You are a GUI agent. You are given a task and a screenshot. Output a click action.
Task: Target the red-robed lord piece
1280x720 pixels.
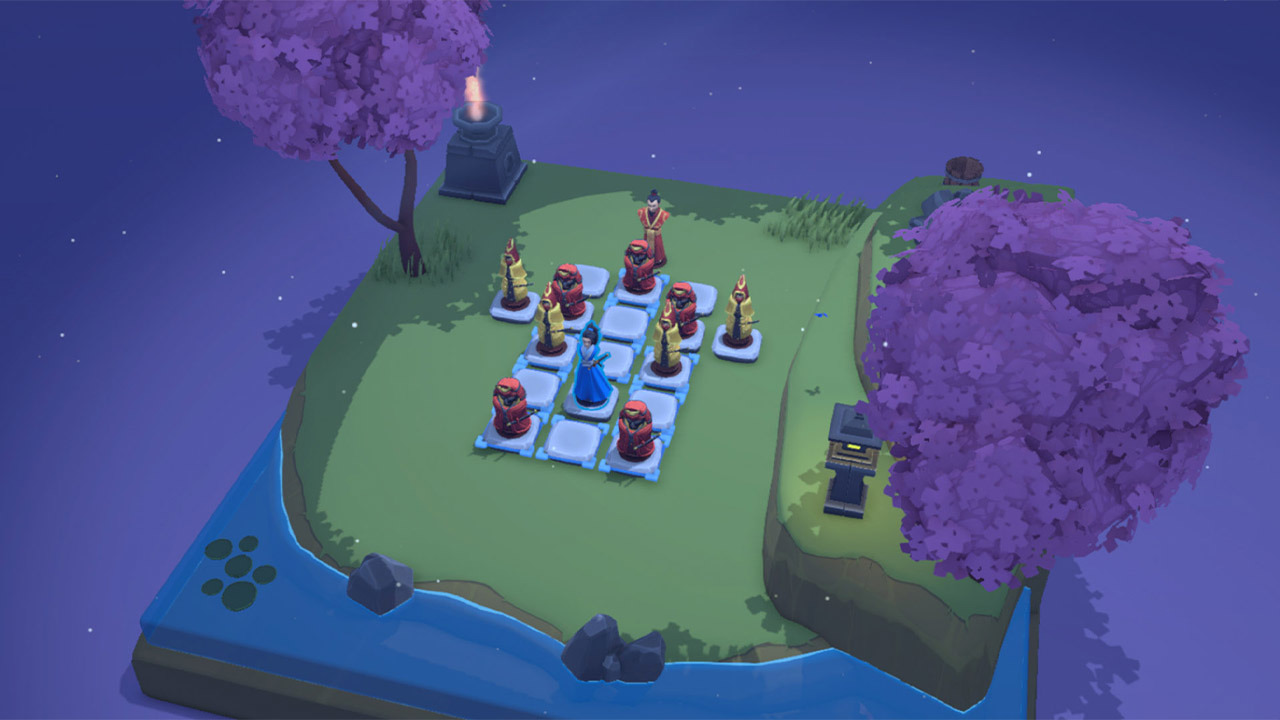tap(652, 228)
